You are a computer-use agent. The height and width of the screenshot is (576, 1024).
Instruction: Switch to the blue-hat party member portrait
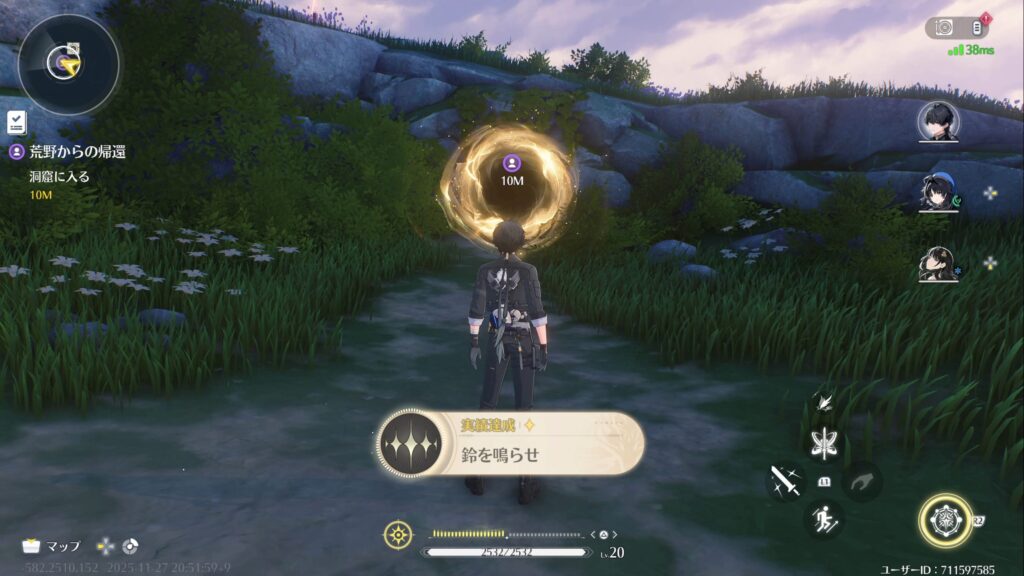pyautogui.click(x=938, y=192)
